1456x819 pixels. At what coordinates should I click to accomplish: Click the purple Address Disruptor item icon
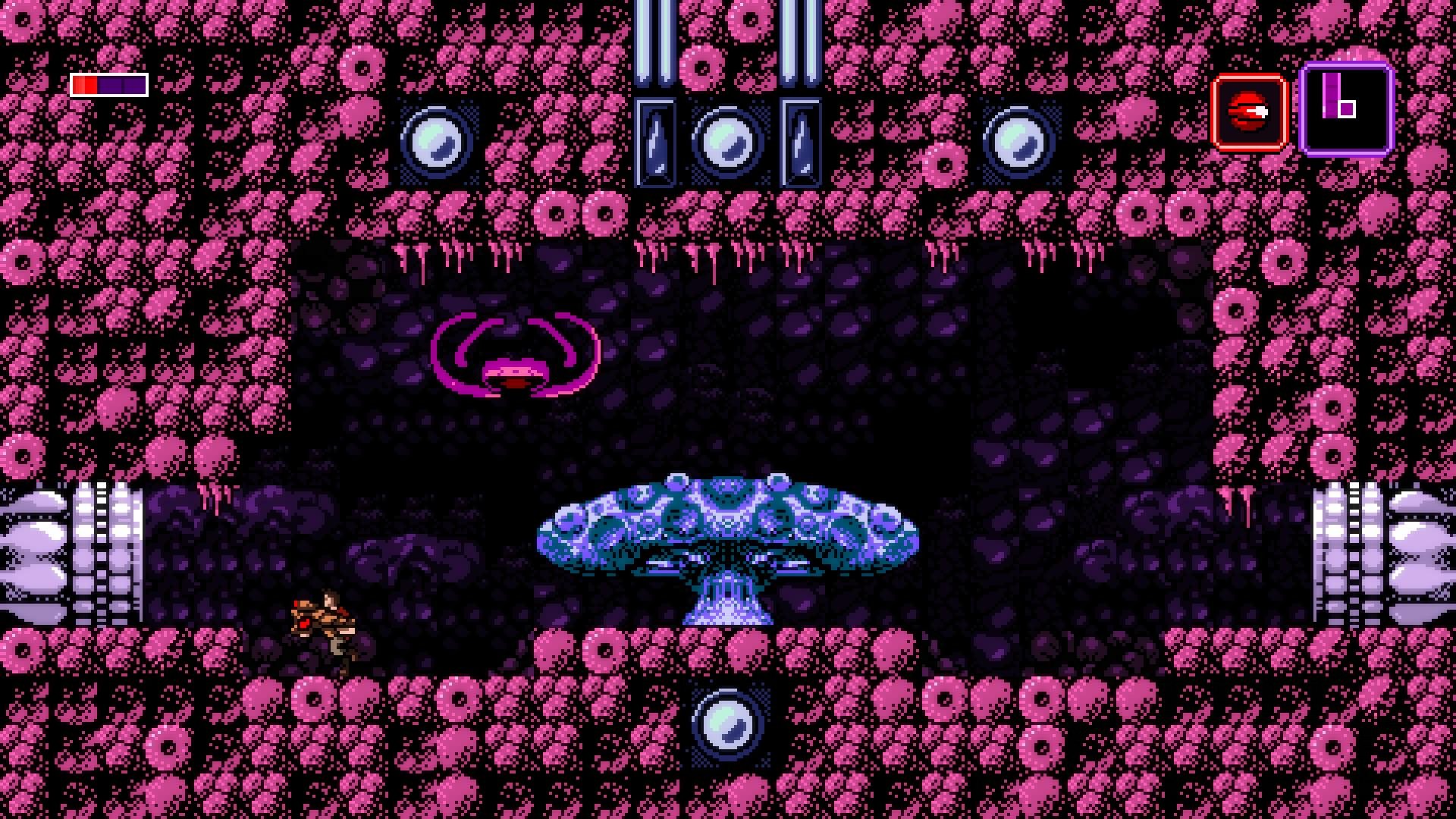coord(1345,111)
